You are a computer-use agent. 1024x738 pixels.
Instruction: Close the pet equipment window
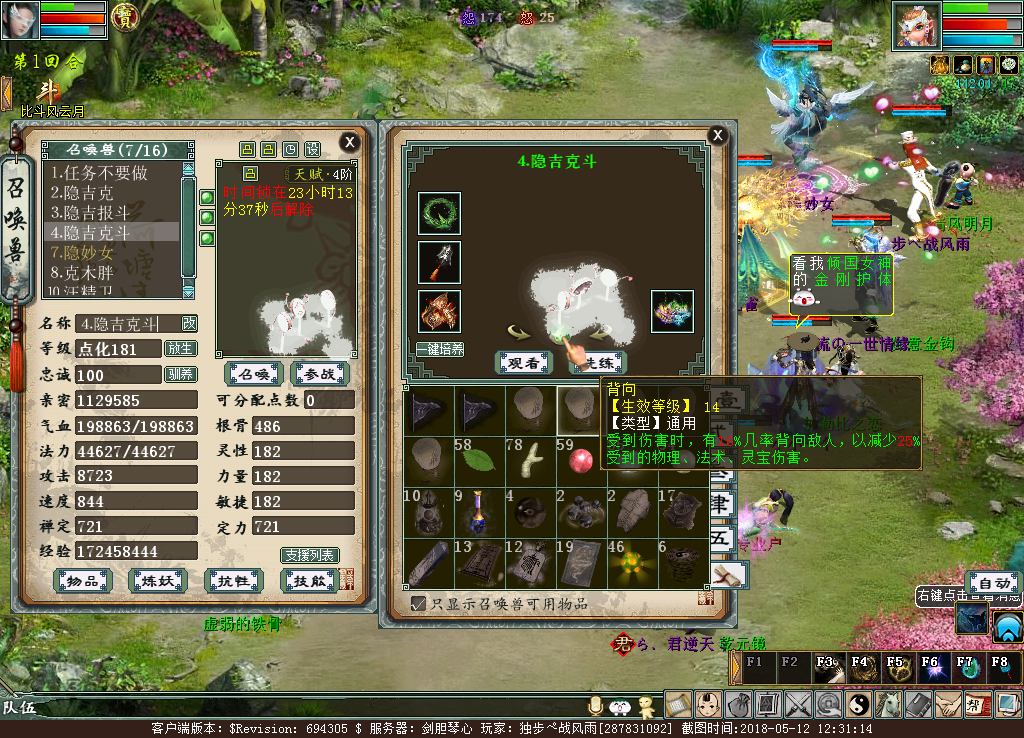click(717, 136)
